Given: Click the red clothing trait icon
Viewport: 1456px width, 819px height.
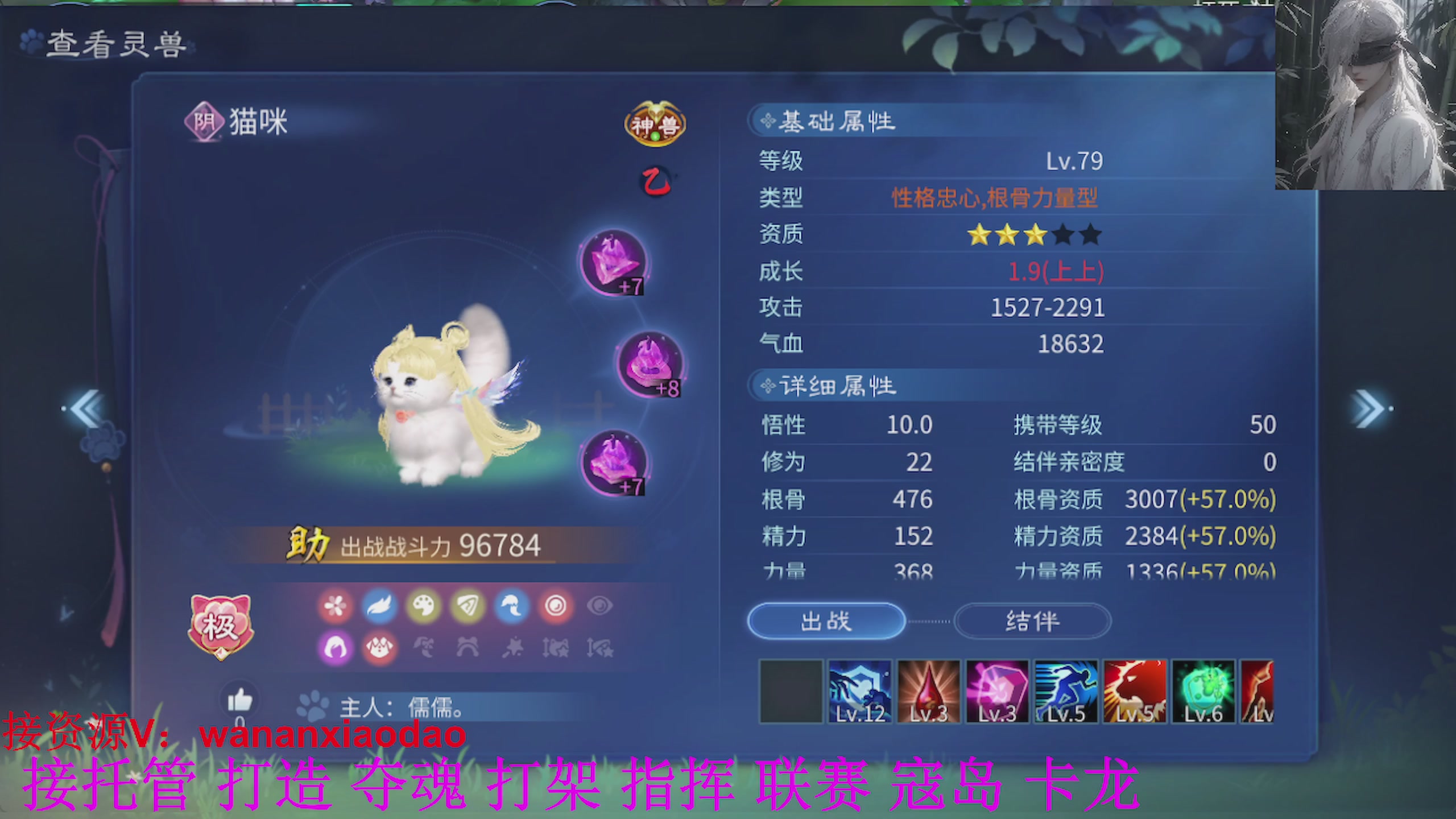Looking at the screenshot, I should [x=379, y=648].
